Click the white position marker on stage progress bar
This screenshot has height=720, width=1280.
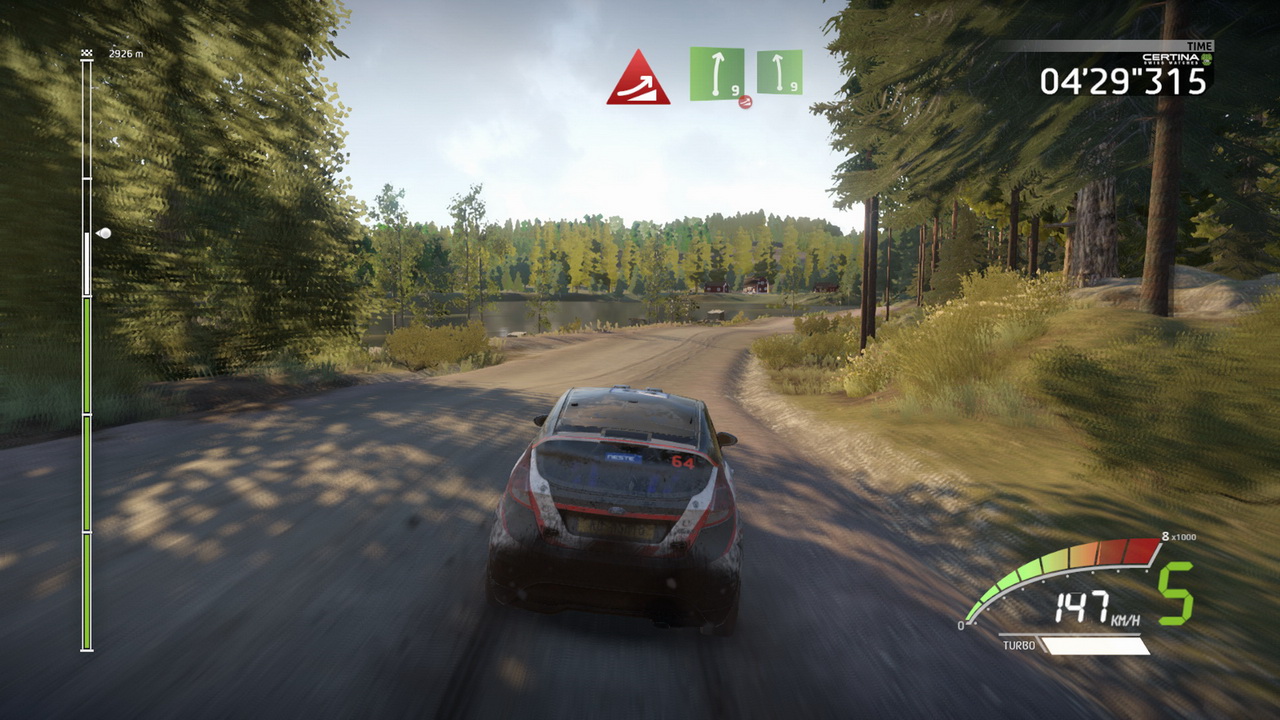(102, 233)
